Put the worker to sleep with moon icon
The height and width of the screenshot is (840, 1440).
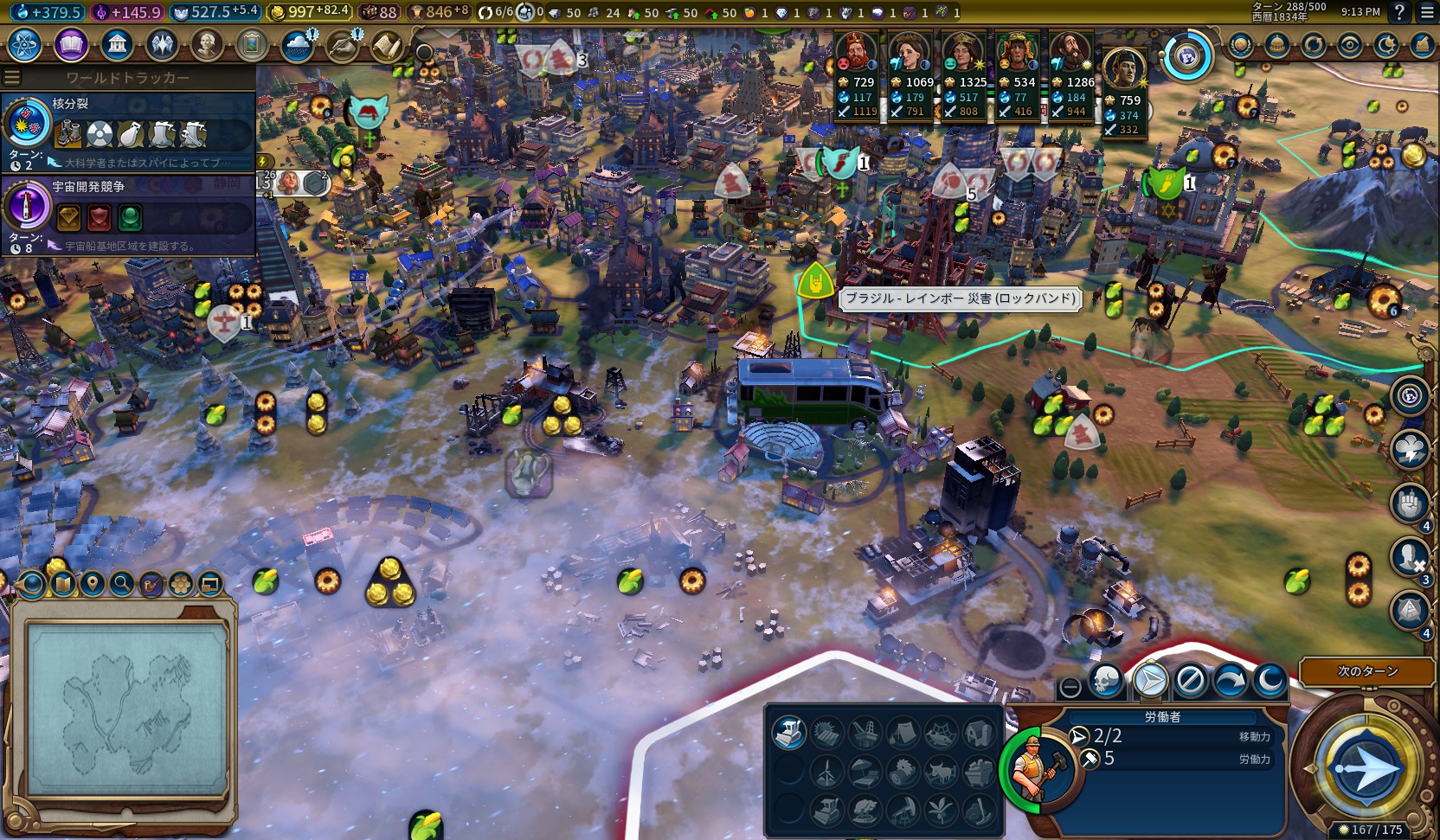[x=1270, y=682]
